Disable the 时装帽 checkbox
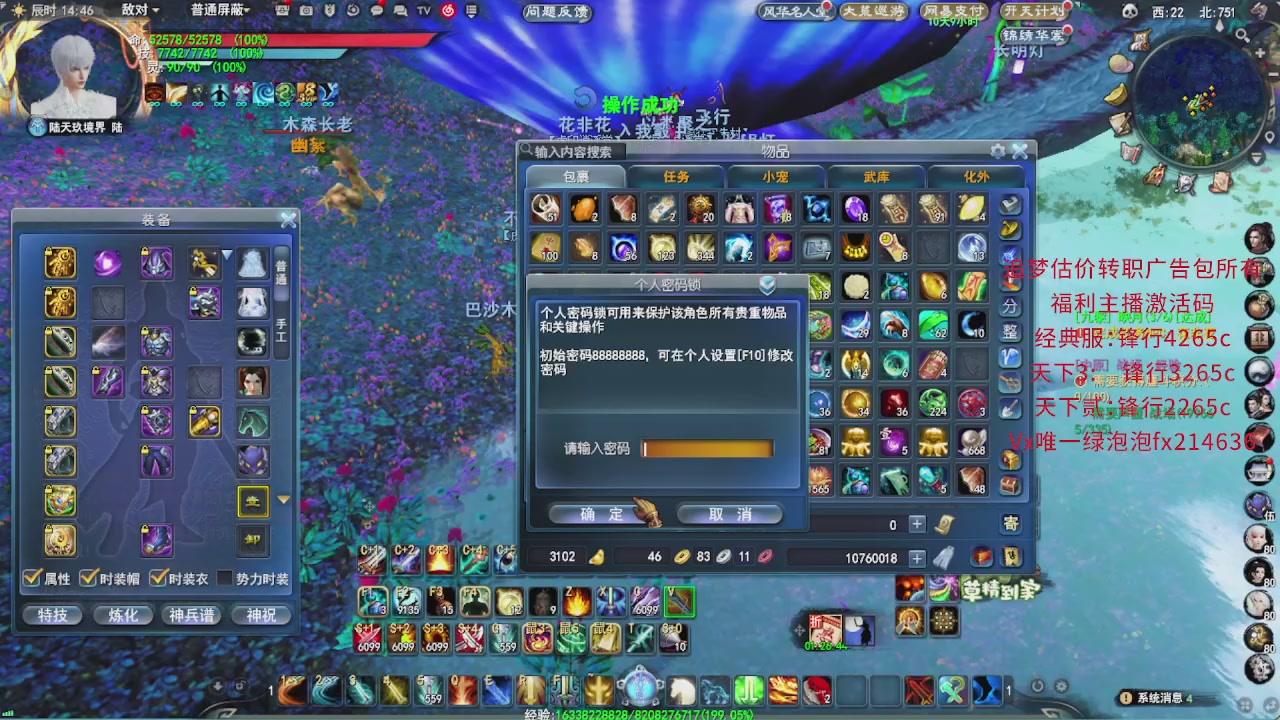Screen dimensions: 1280x720 tap(88, 578)
